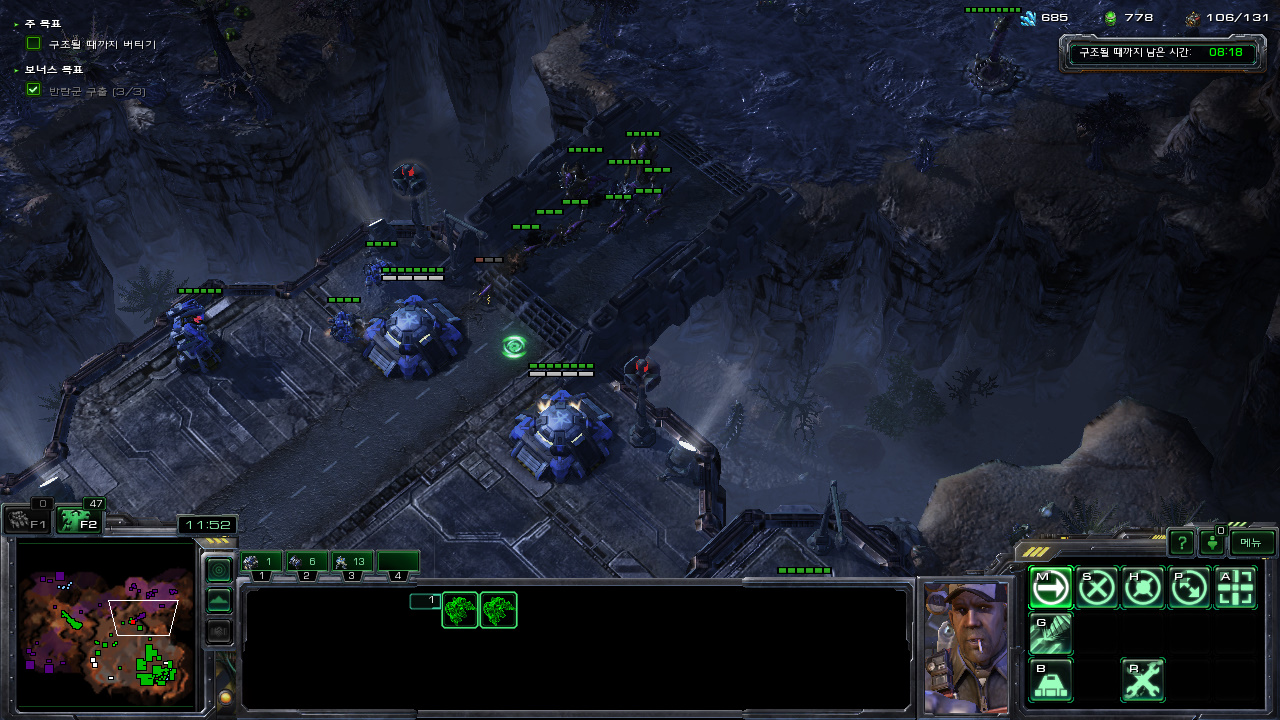Issue the Stop command
1280x720 pixels.
pyautogui.click(x=1097, y=588)
